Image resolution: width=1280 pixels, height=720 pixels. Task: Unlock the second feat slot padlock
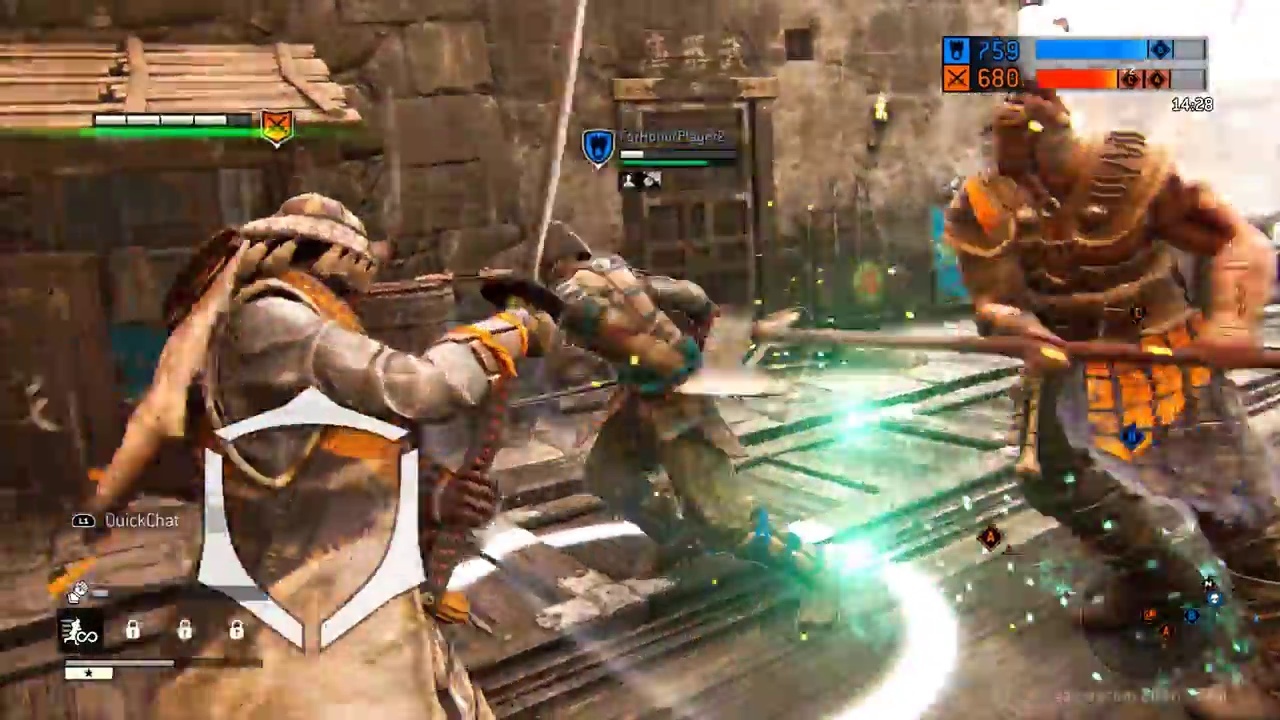tap(133, 630)
